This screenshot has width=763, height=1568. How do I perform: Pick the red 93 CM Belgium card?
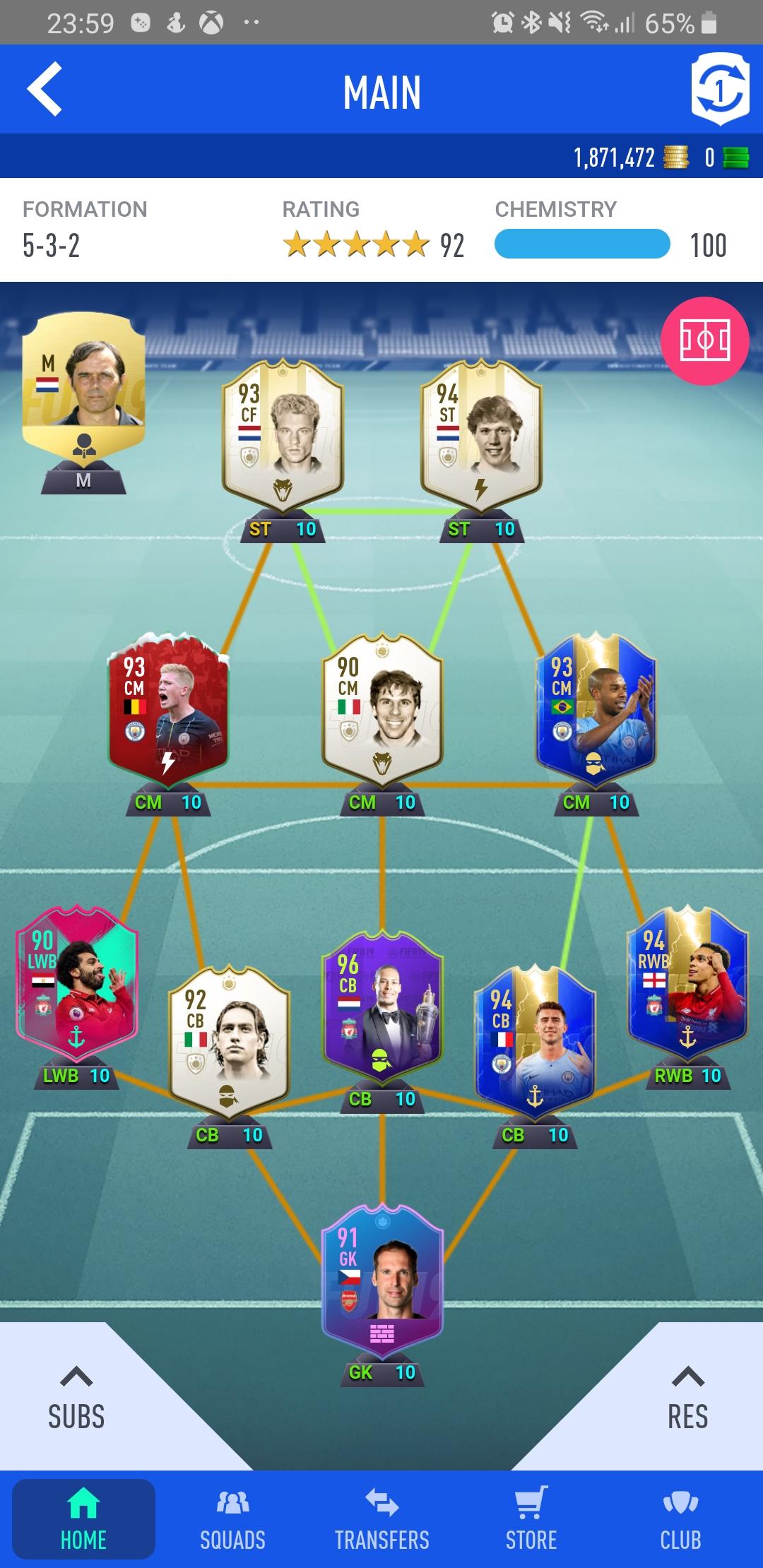[168, 709]
